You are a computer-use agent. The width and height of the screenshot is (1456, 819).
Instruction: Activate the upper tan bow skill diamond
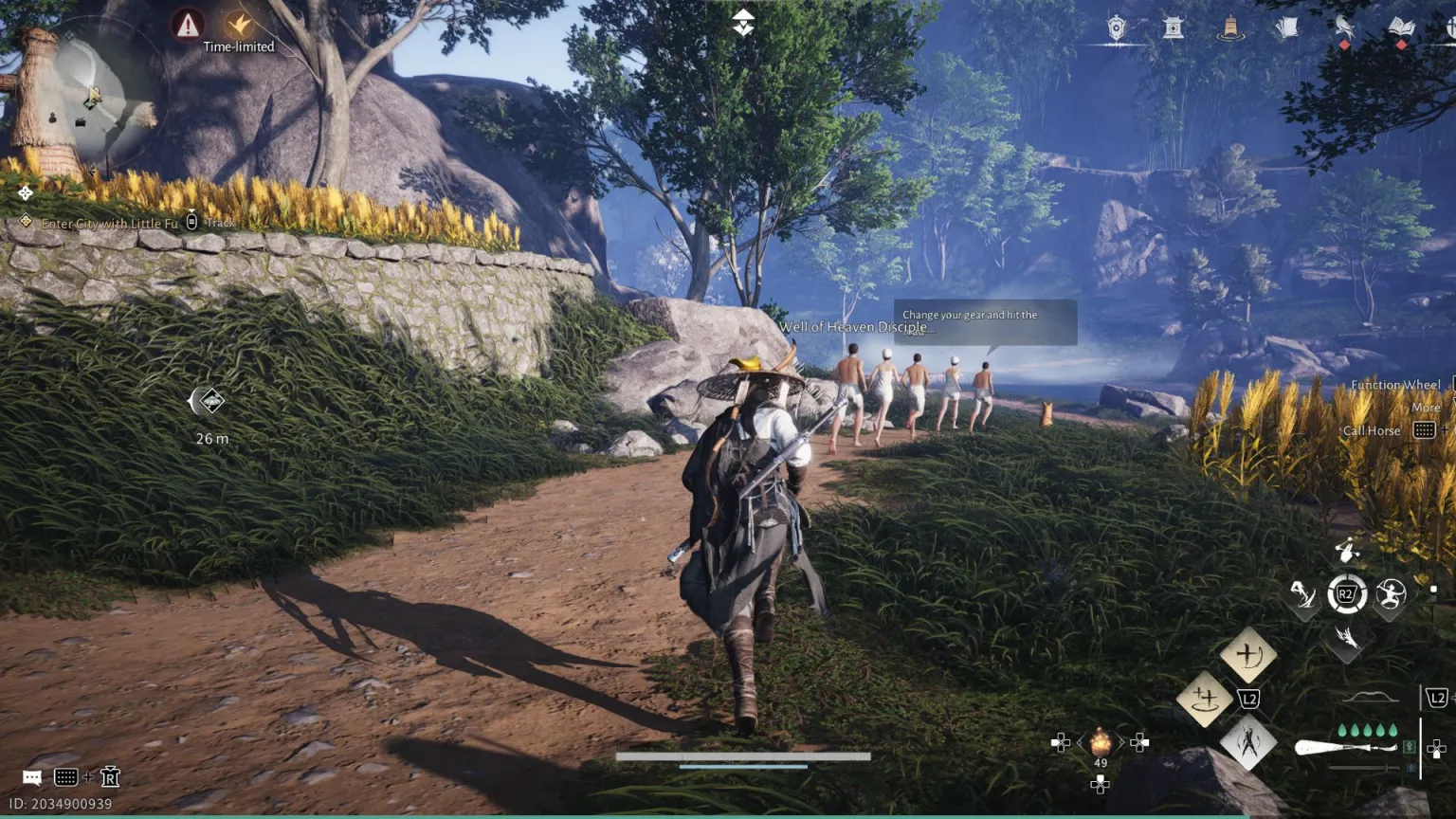(x=1247, y=655)
